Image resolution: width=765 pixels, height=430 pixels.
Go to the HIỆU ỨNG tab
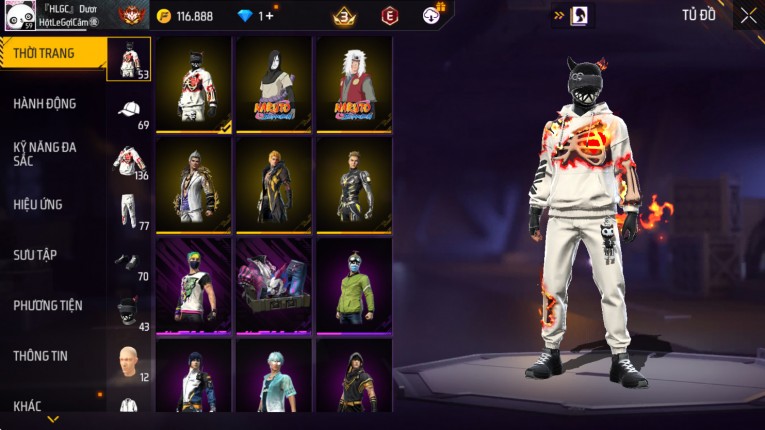click(38, 204)
